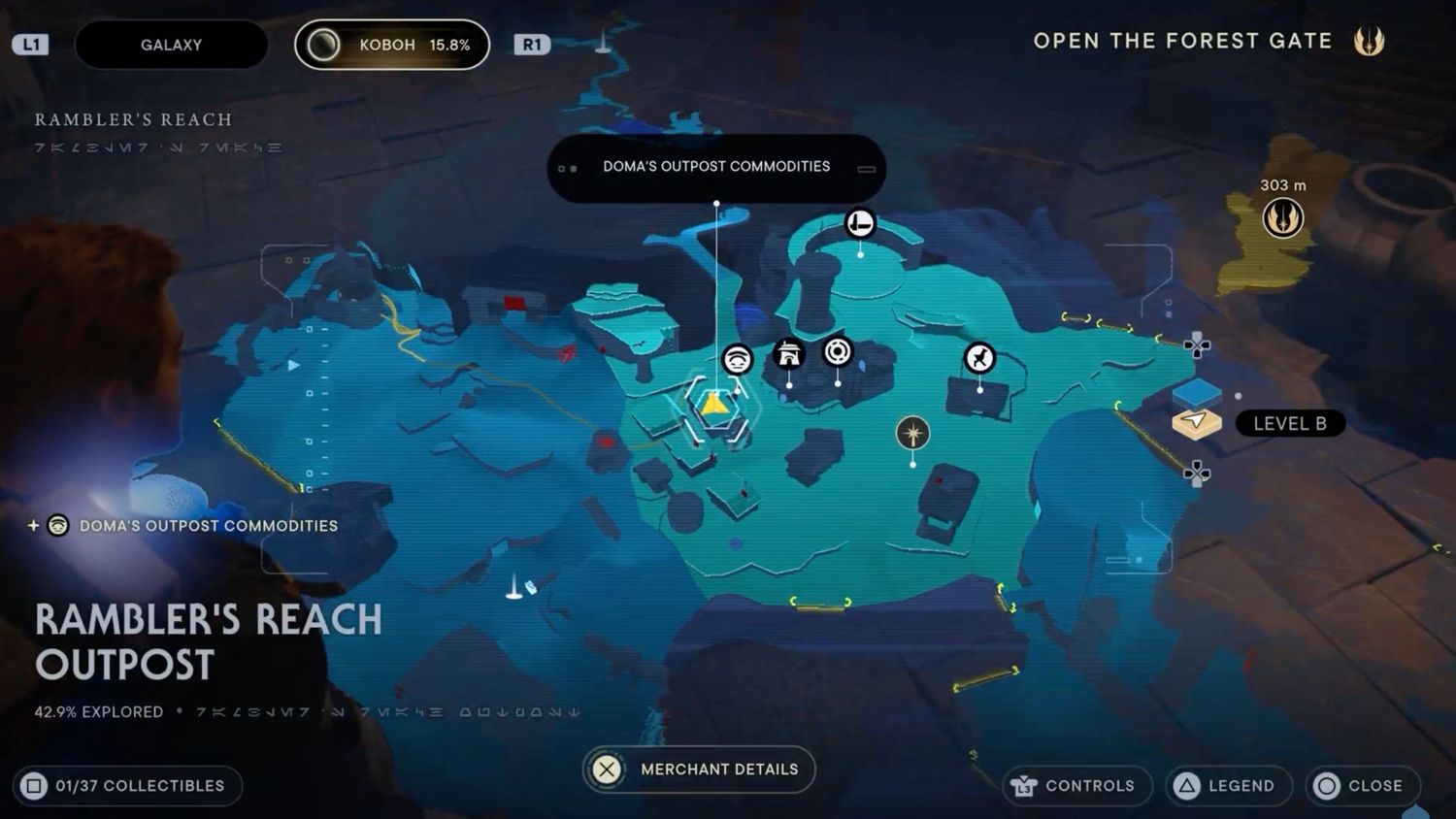
Task: Switch to the Galaxy map tab
Action: (171, 45)
